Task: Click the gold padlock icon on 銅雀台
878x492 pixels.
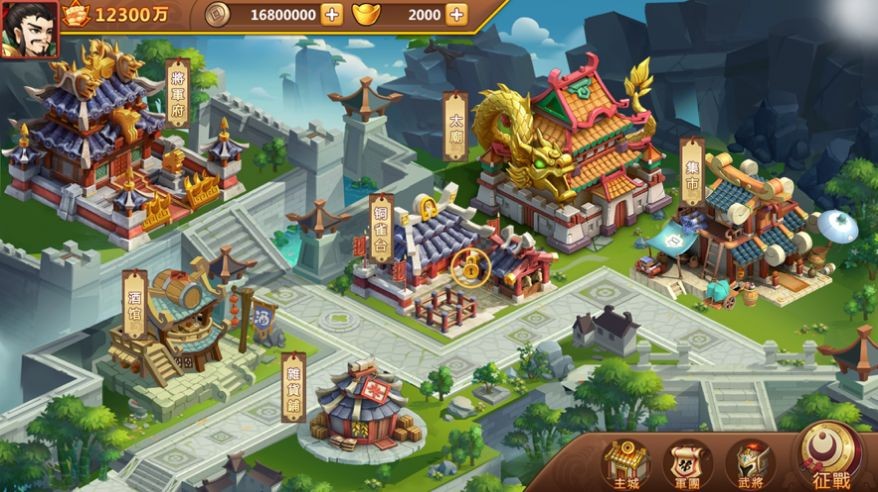Action: [x=465, y=266]
